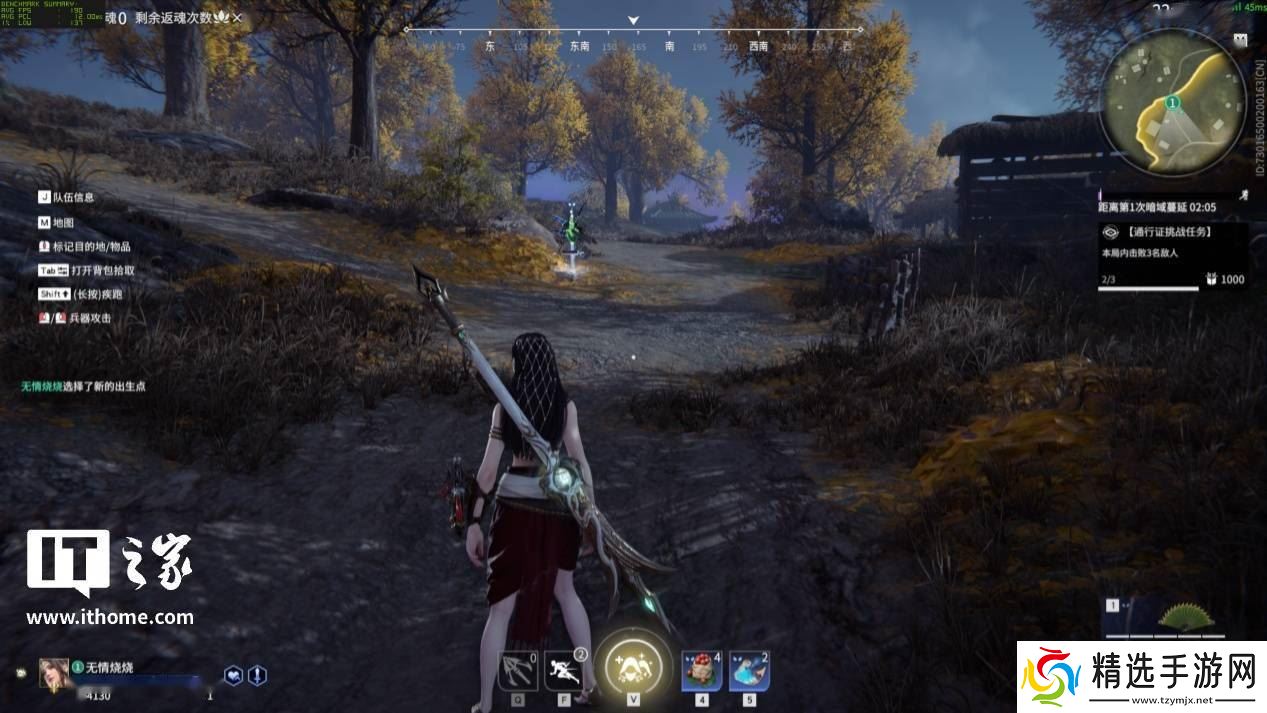This screenshot has height=713, width=1267.
Task: Select the 无情烧烧 player portrait
Action: (x=53, y=673)
